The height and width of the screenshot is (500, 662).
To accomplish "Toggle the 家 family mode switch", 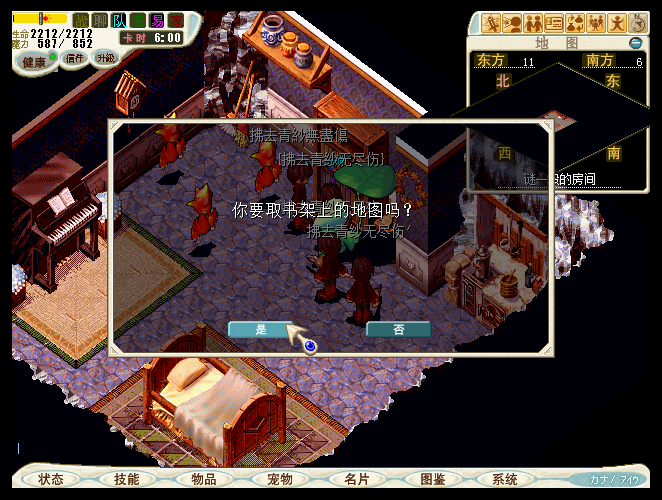I will tap(176, 19).
